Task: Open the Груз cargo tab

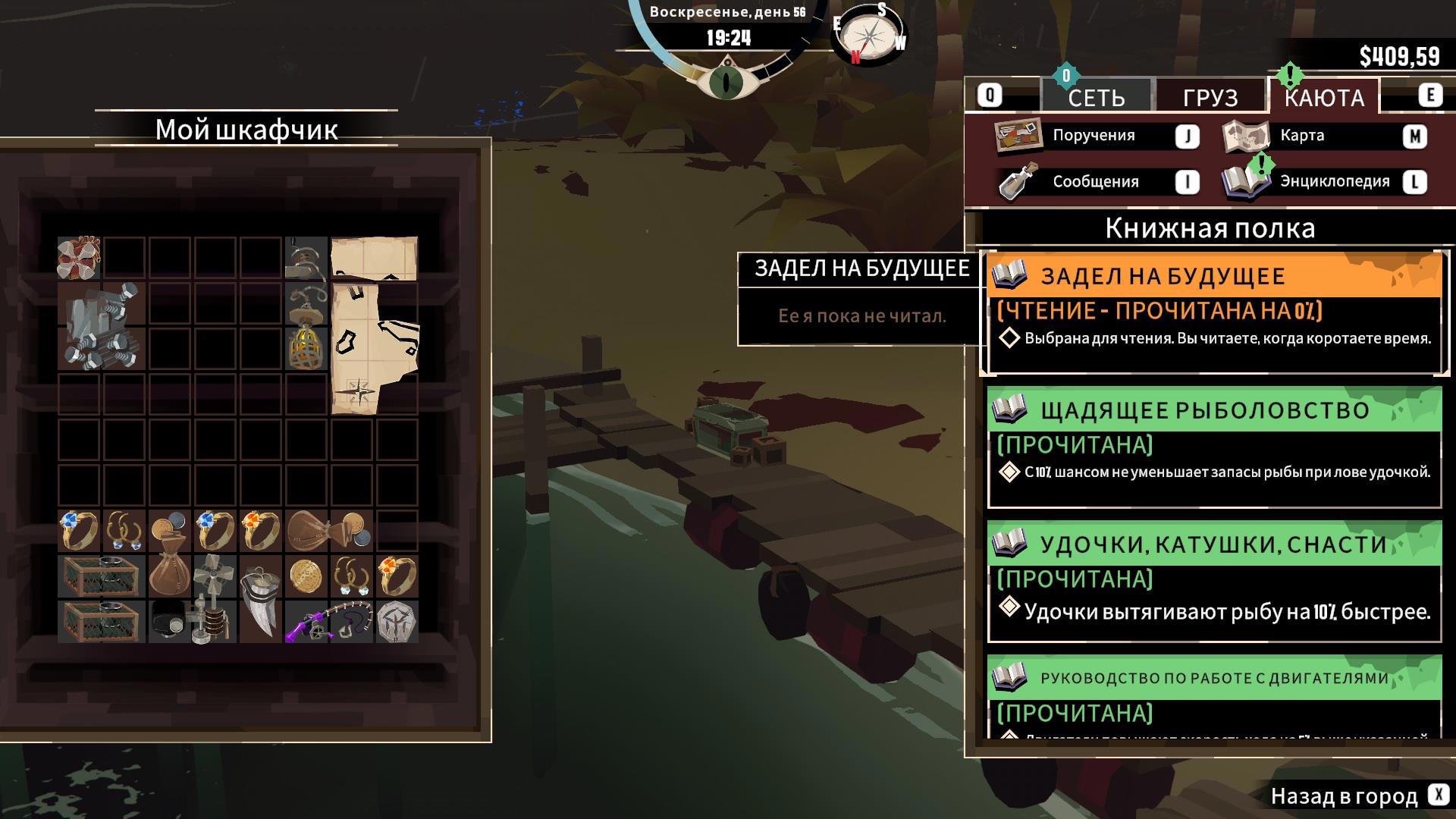Action: click(x=1210, y=97)
